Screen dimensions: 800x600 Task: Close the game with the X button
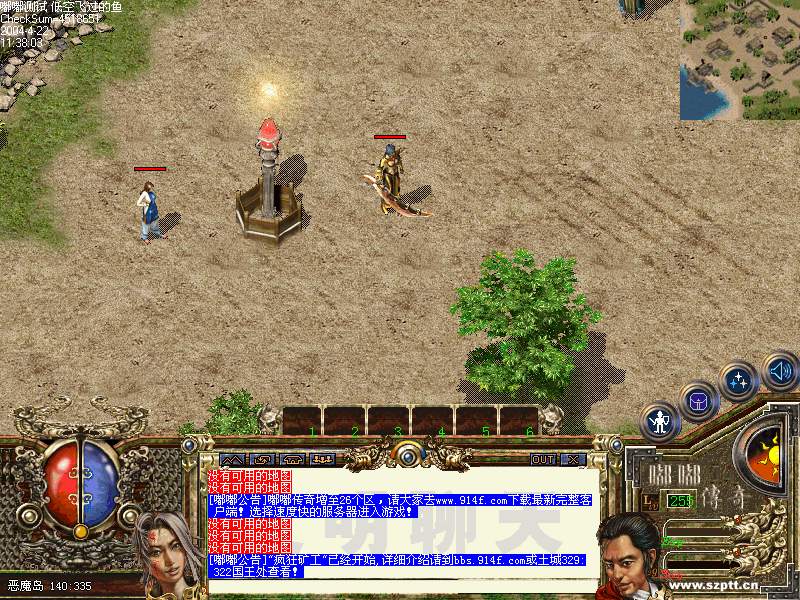point(573,459)
